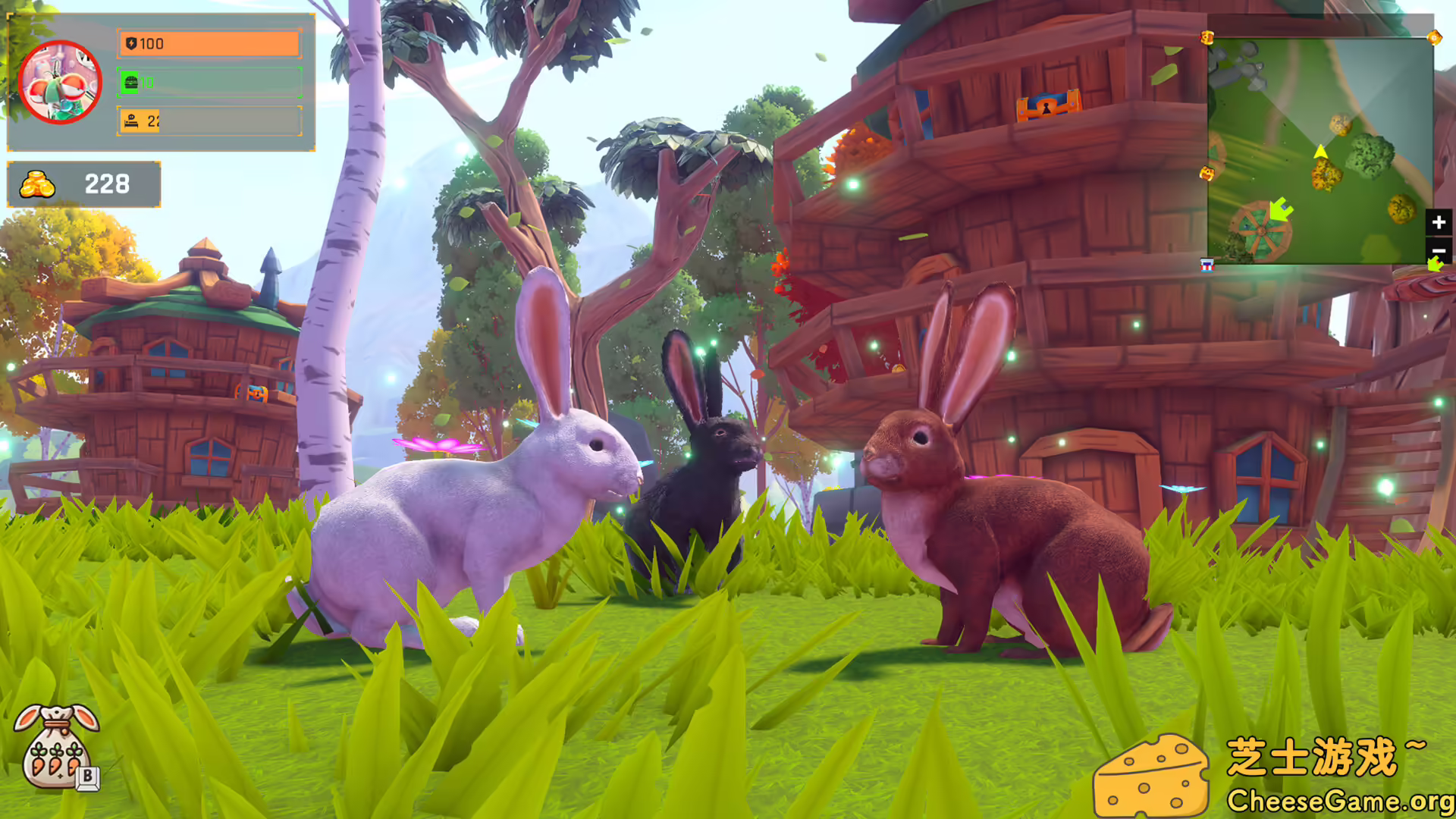
Task: Toggle the minimap zoom out control
Action: point(1438,250)
